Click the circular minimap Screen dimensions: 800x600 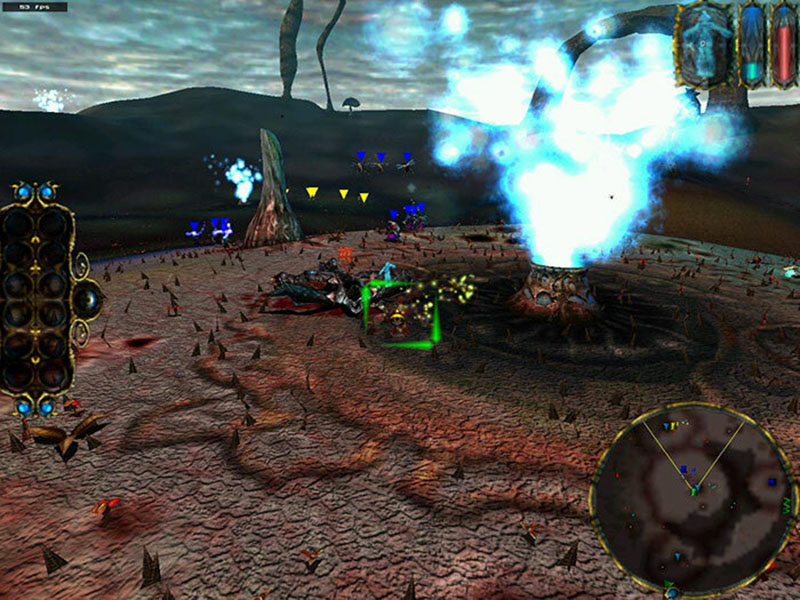click(x=693, y=496)
